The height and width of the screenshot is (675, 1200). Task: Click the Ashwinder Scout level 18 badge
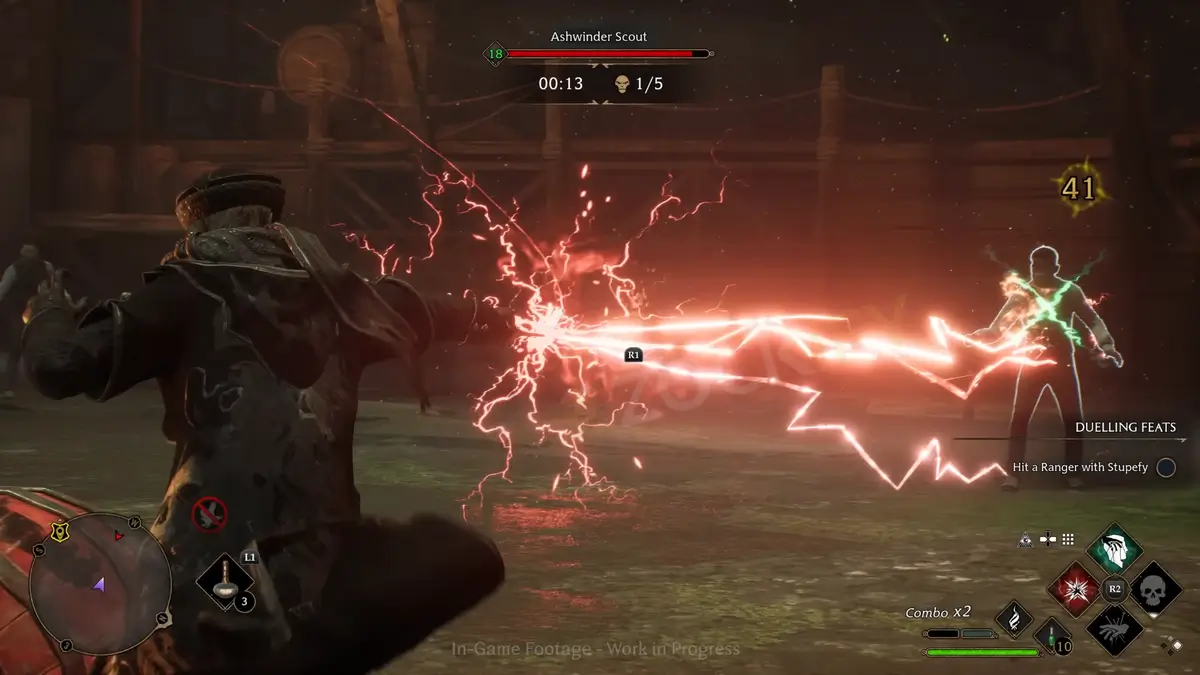click(x=494, y=54)
